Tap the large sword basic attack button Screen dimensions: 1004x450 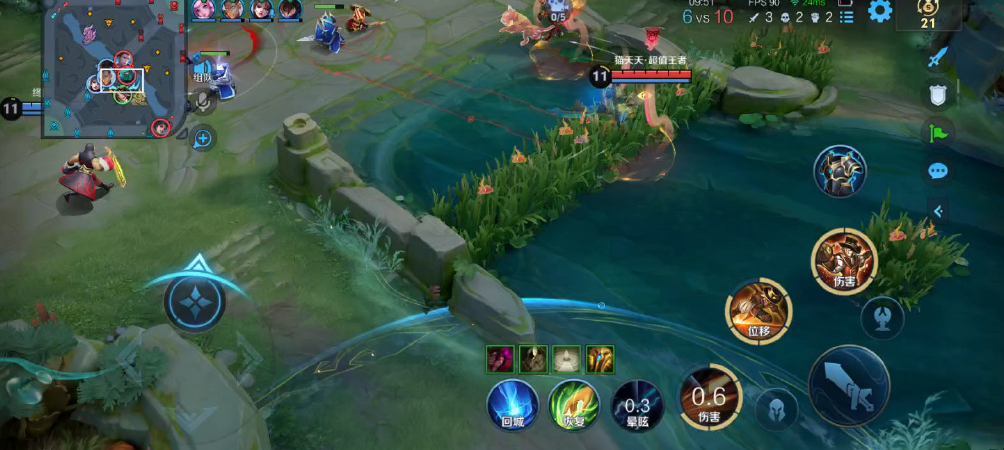click(849, 385)
